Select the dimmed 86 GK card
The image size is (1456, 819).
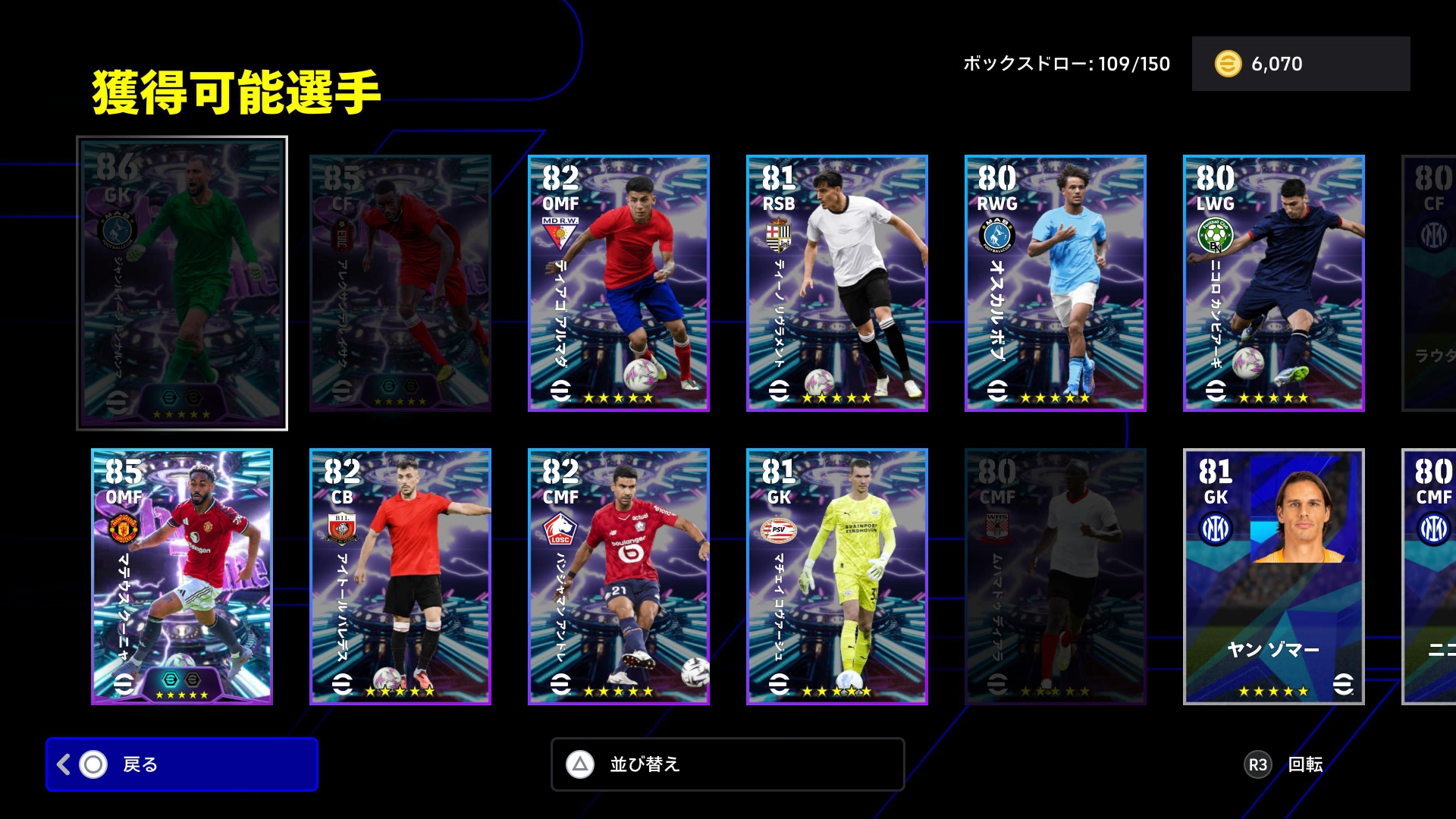click(182, 283)
